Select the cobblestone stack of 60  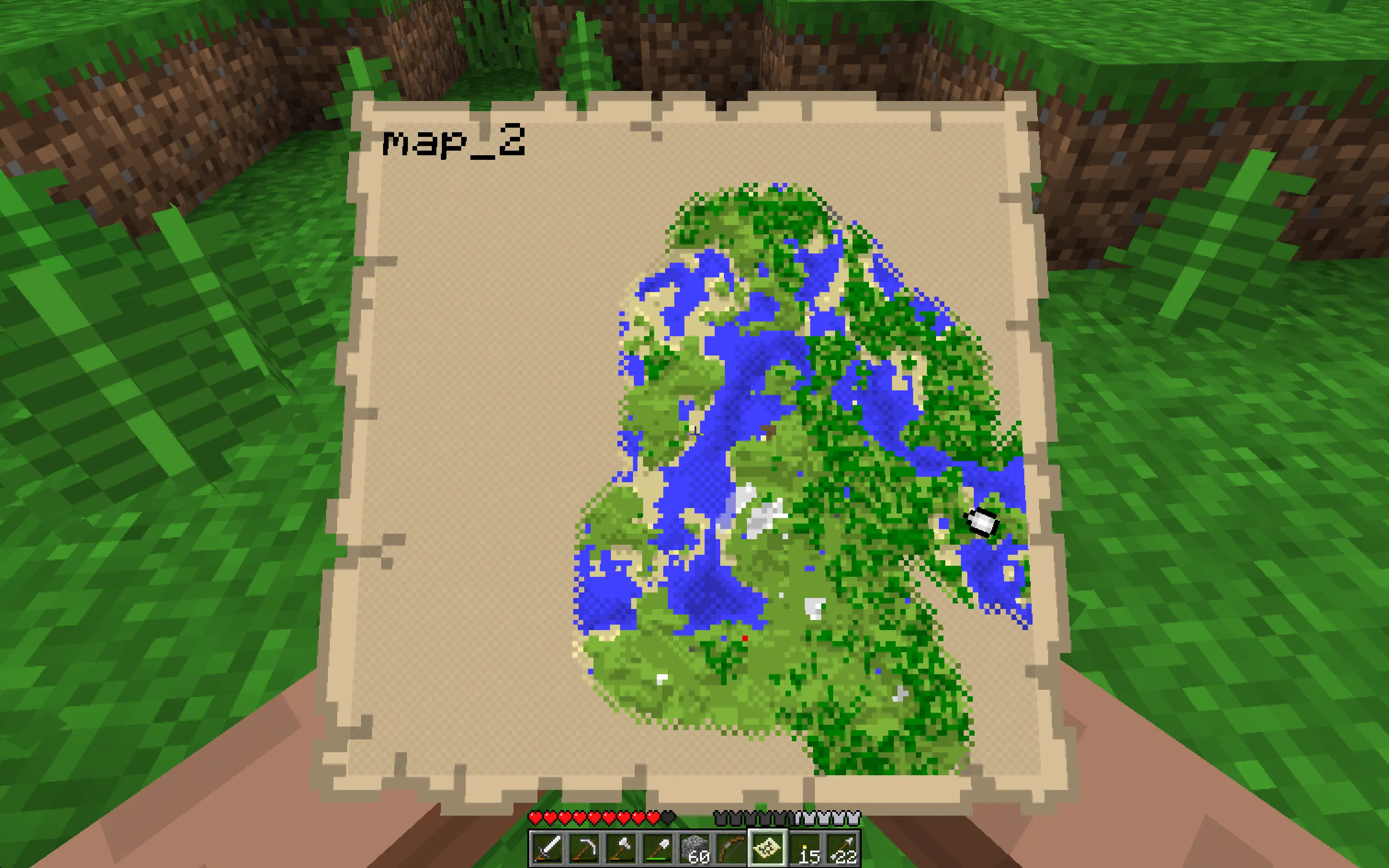(695, 847)
